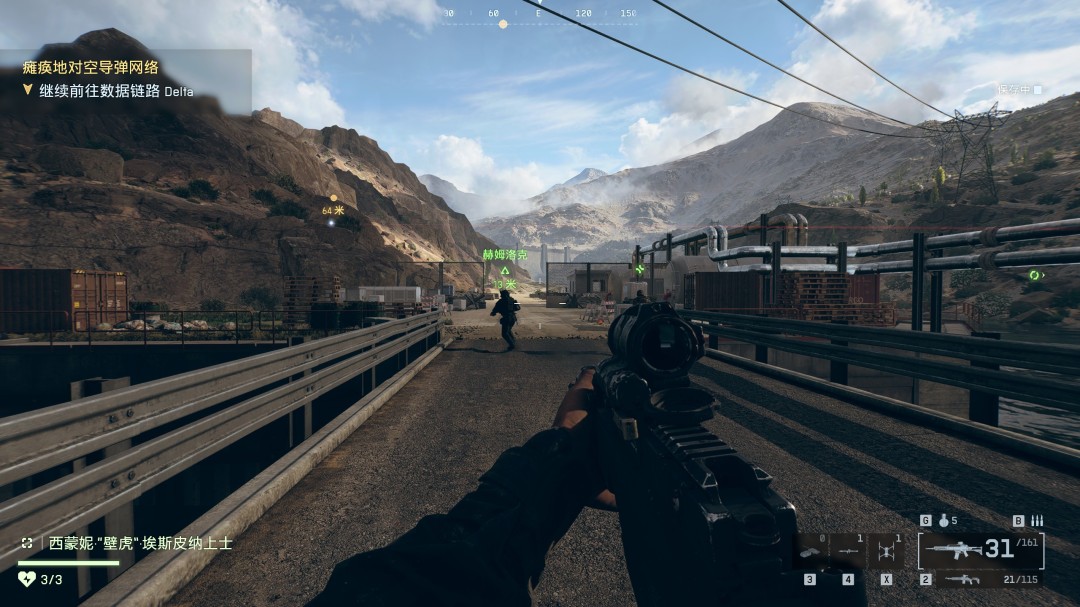Click the compass heading bar
This screenshot has height=607, width=1080.
538,15
